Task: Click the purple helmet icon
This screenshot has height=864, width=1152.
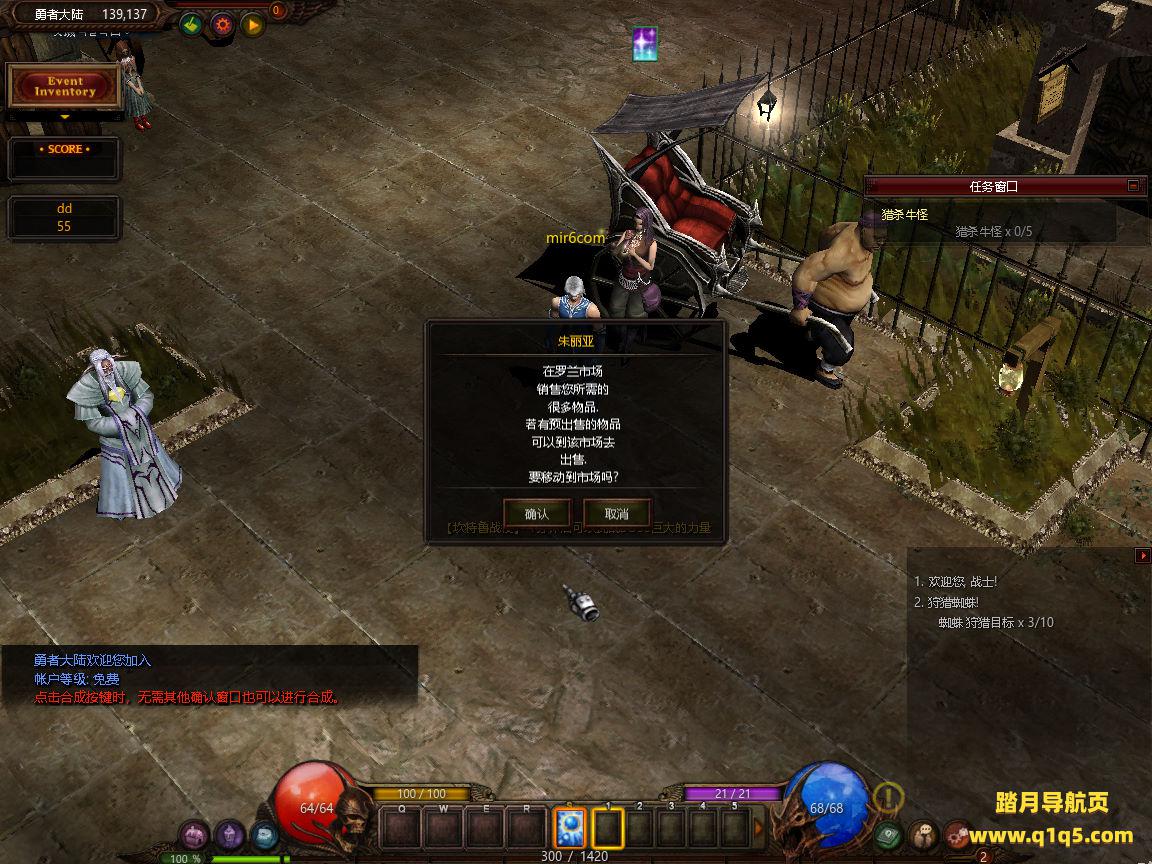Action: 229,834
